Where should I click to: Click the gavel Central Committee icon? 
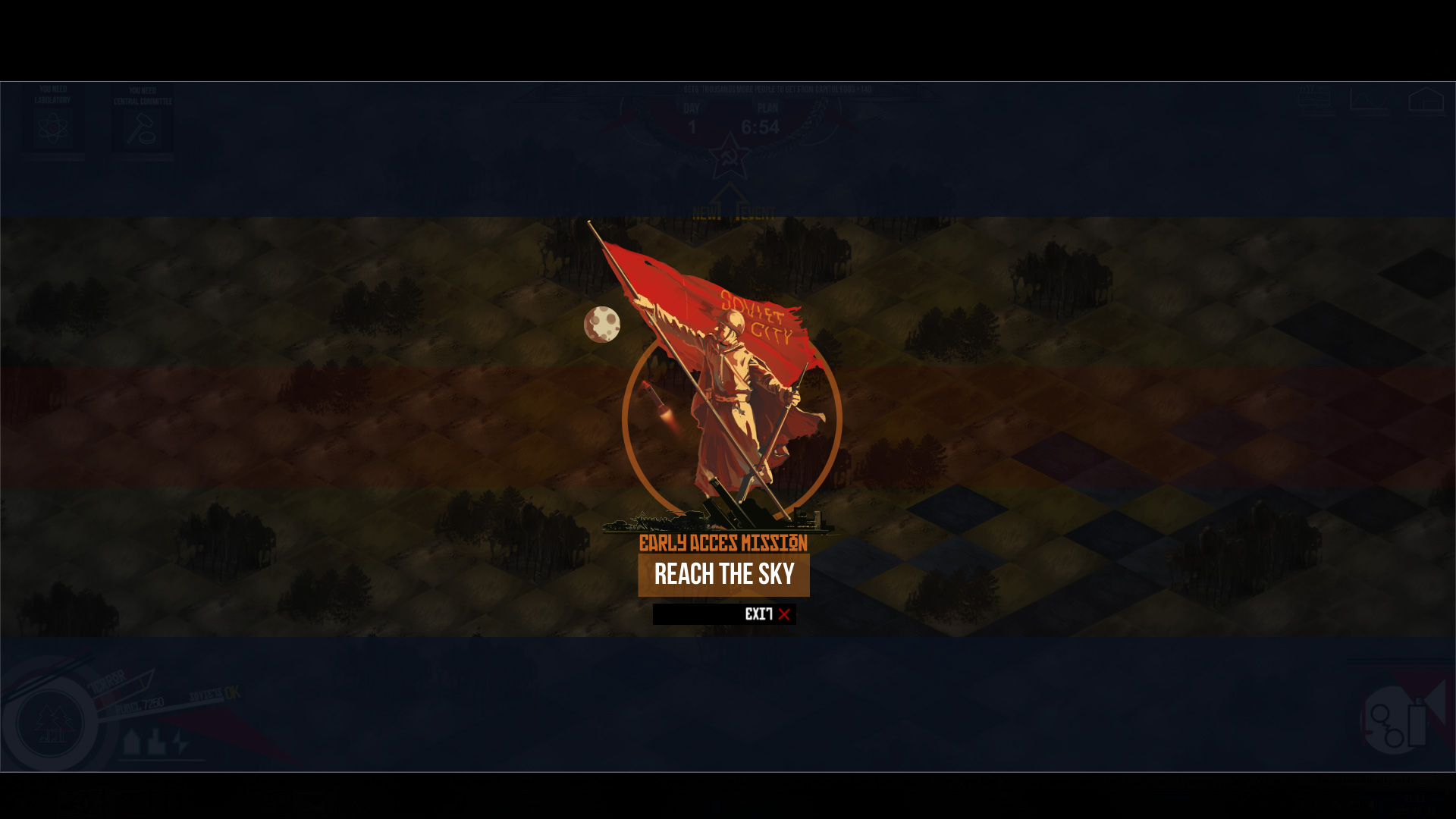(x=140, y=129)
